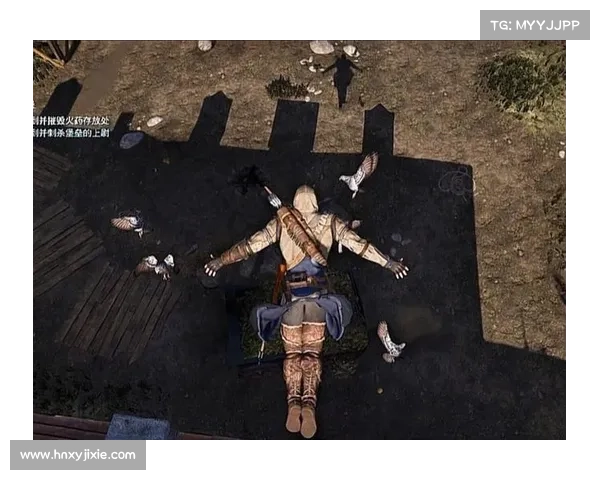
Task: Select the objective about destroying the gunpowder store
Action: point(72,120)
